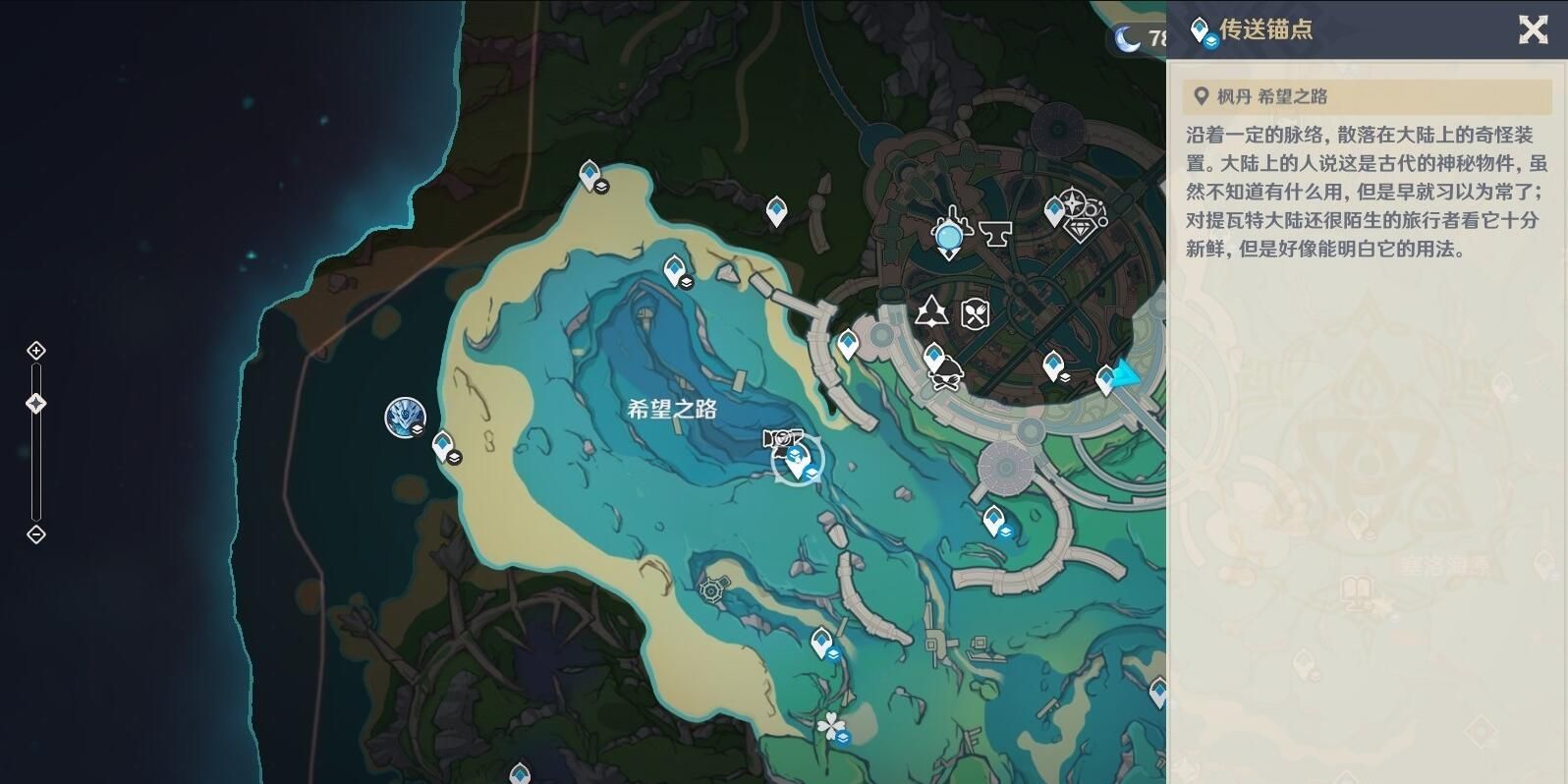The height and width of the screenshot is (784, 1568).
Task: Click the restaurant spoon-and-fork icon
Action: (977, 312)
